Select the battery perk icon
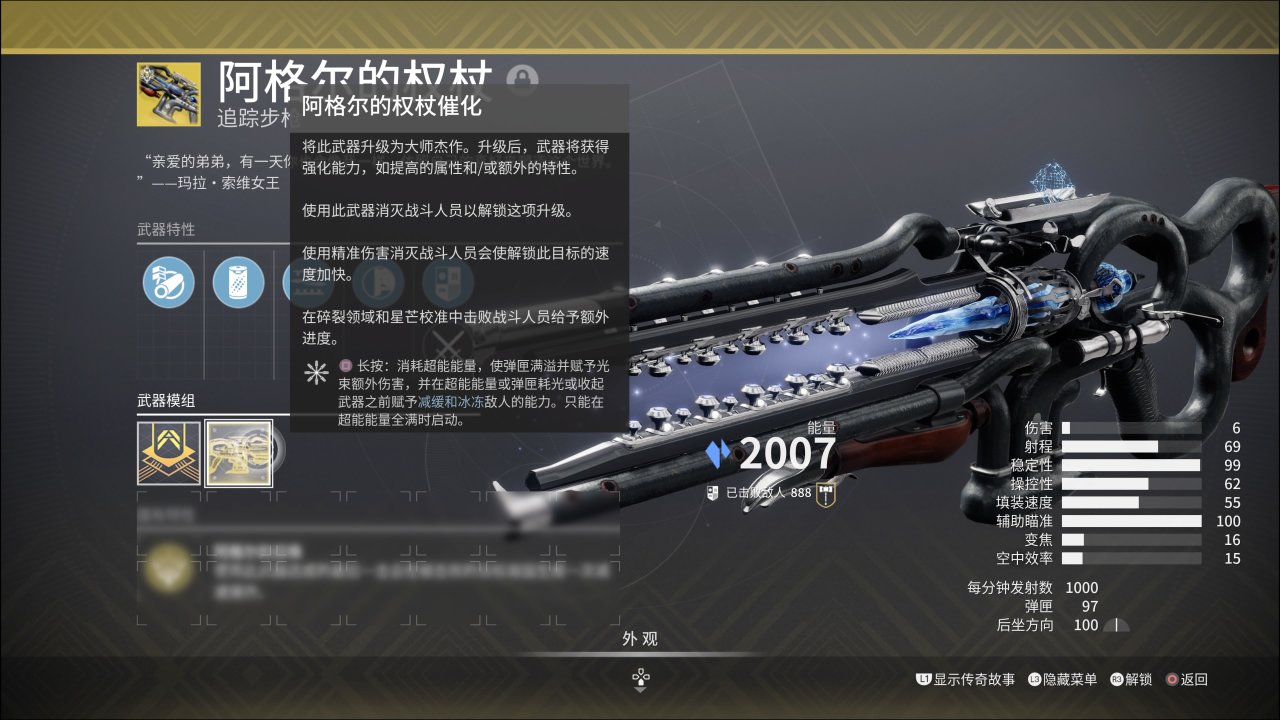Image resolution: width=1280 pixels, height=720 pixels. (238, 282)
